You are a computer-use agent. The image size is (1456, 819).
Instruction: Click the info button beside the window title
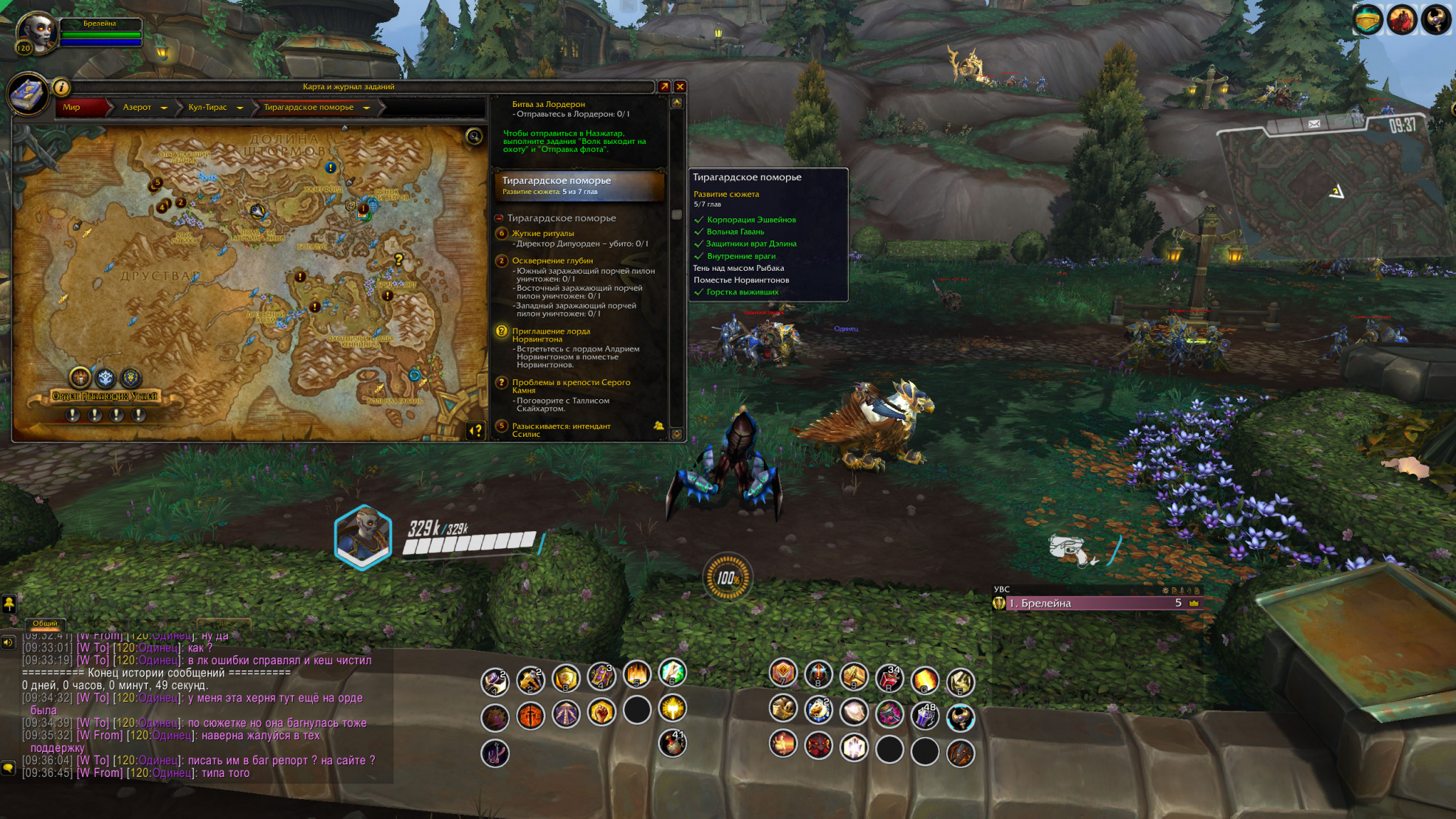[61, 87]
